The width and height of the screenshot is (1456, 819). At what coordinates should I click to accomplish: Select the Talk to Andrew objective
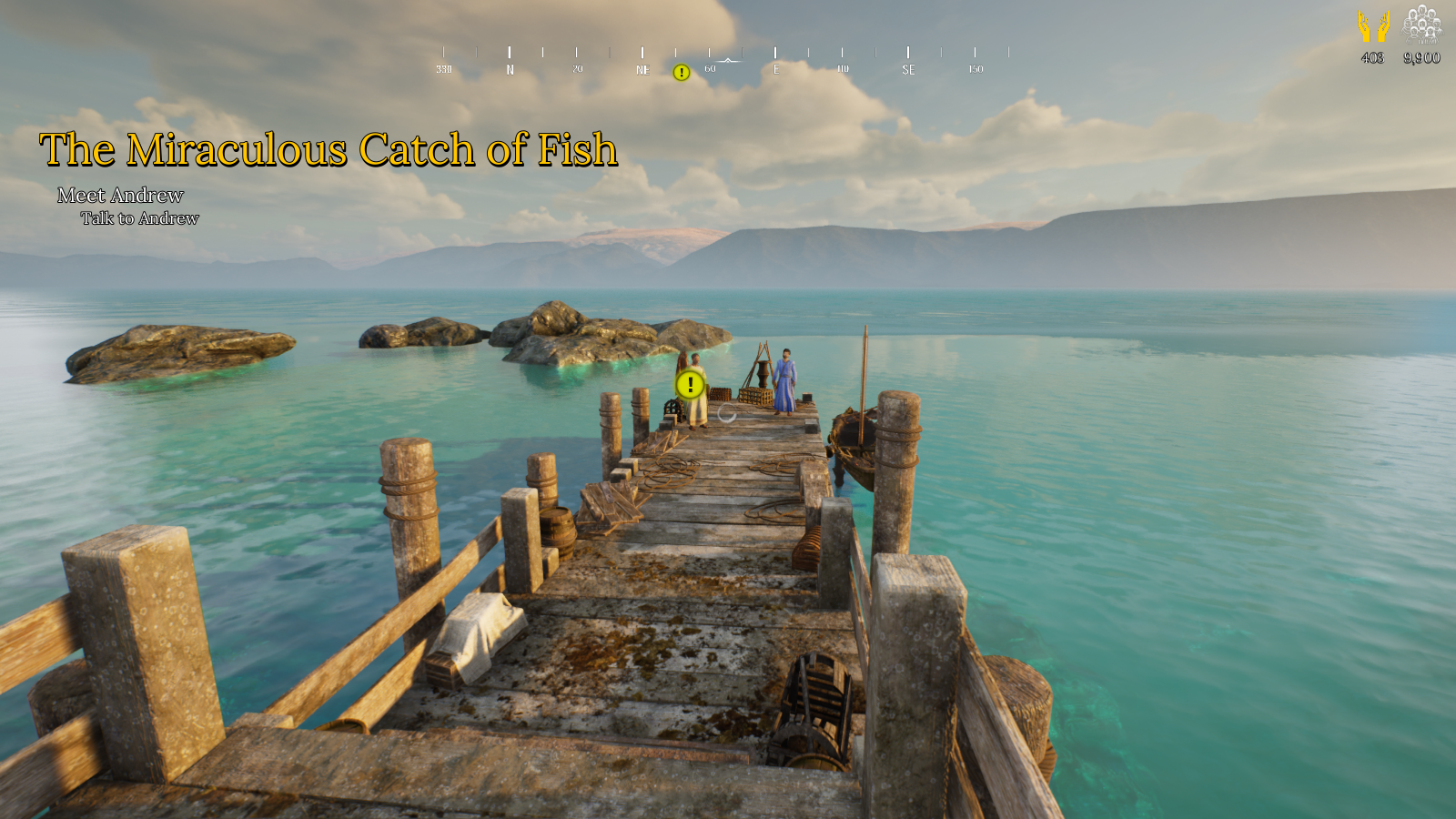pos(139,218)
